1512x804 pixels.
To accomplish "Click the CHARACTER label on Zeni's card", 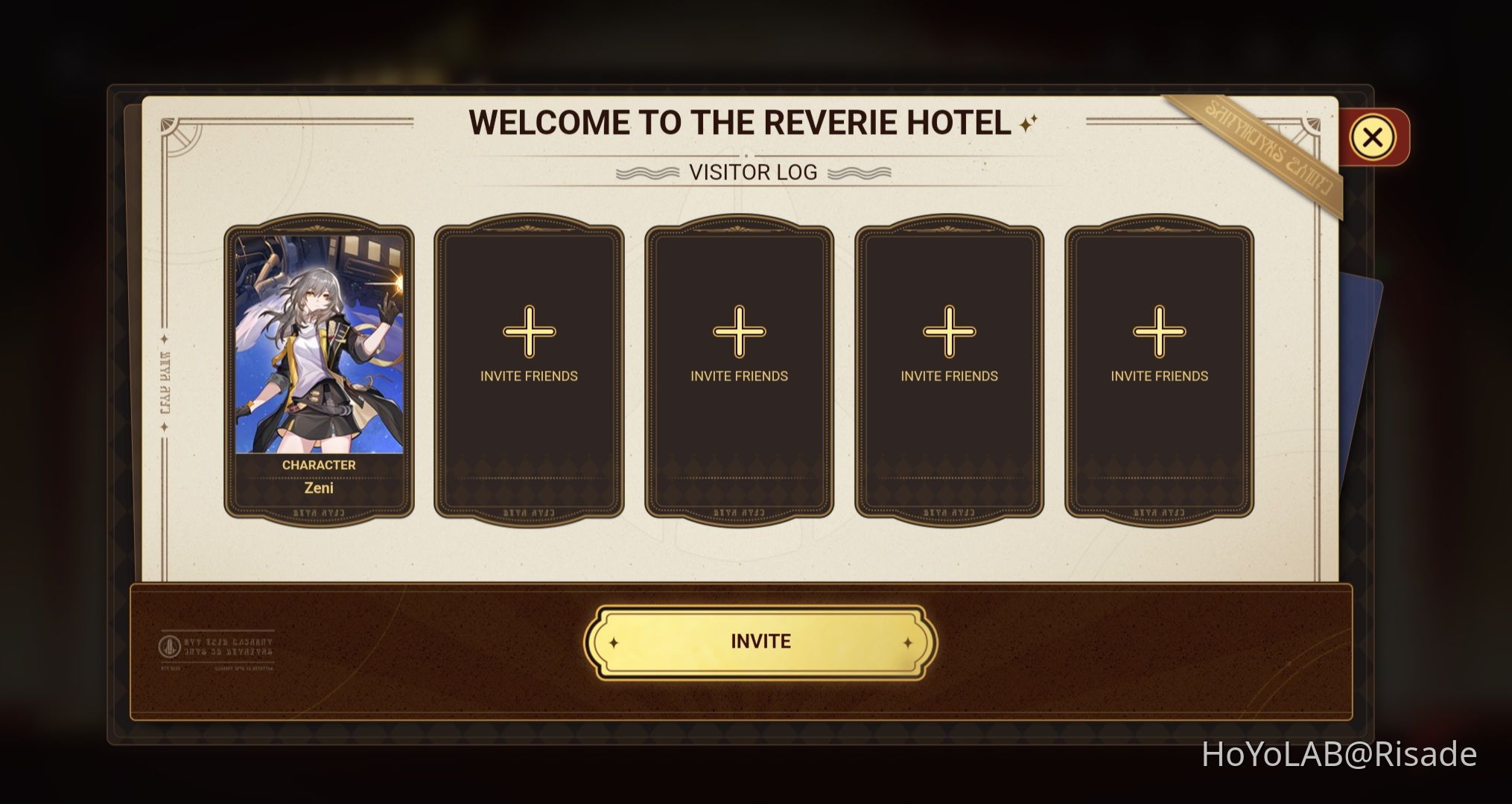I will point(320,464).
